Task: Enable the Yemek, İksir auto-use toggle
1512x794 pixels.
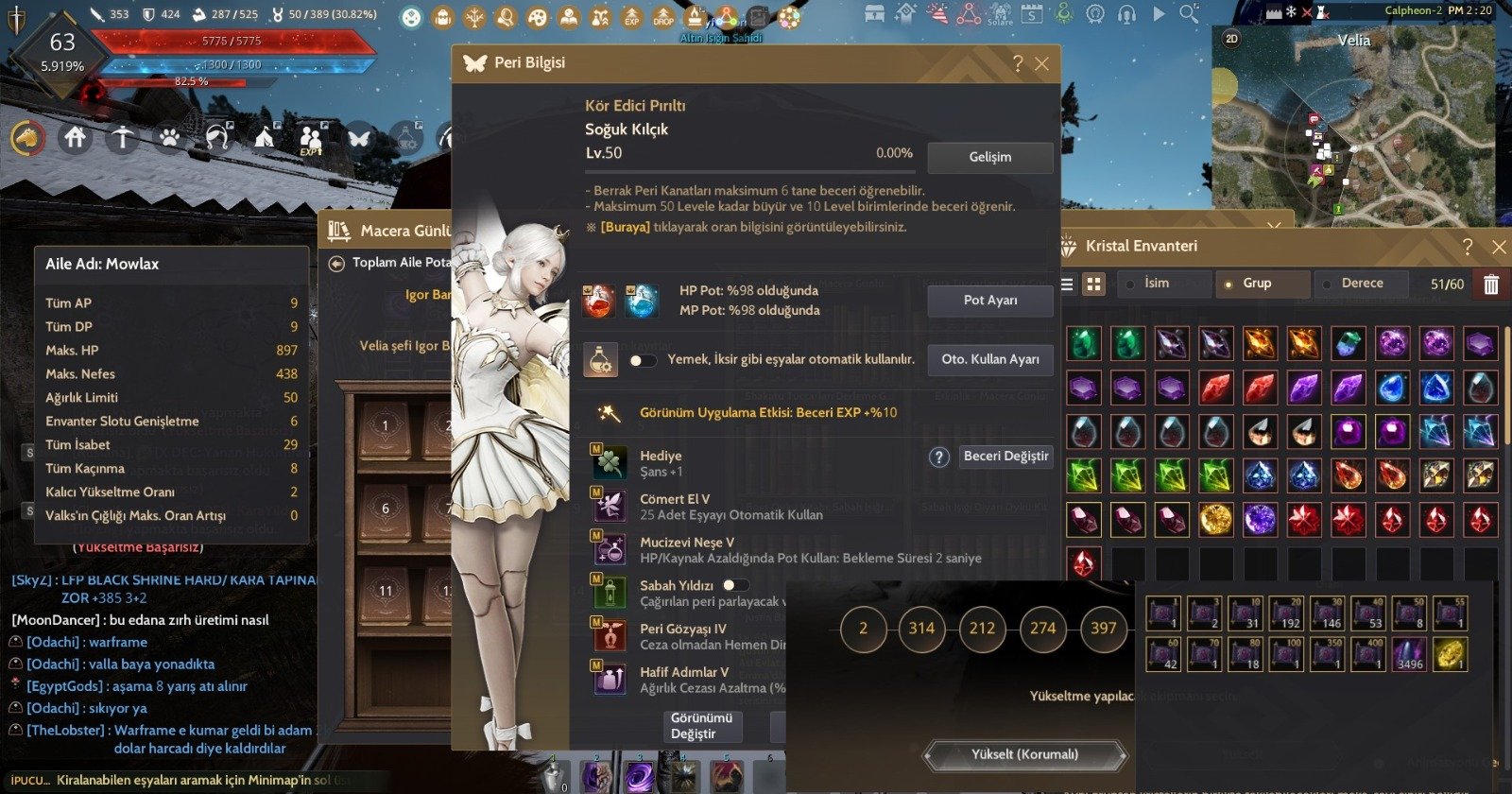Action: click(641, 360)
